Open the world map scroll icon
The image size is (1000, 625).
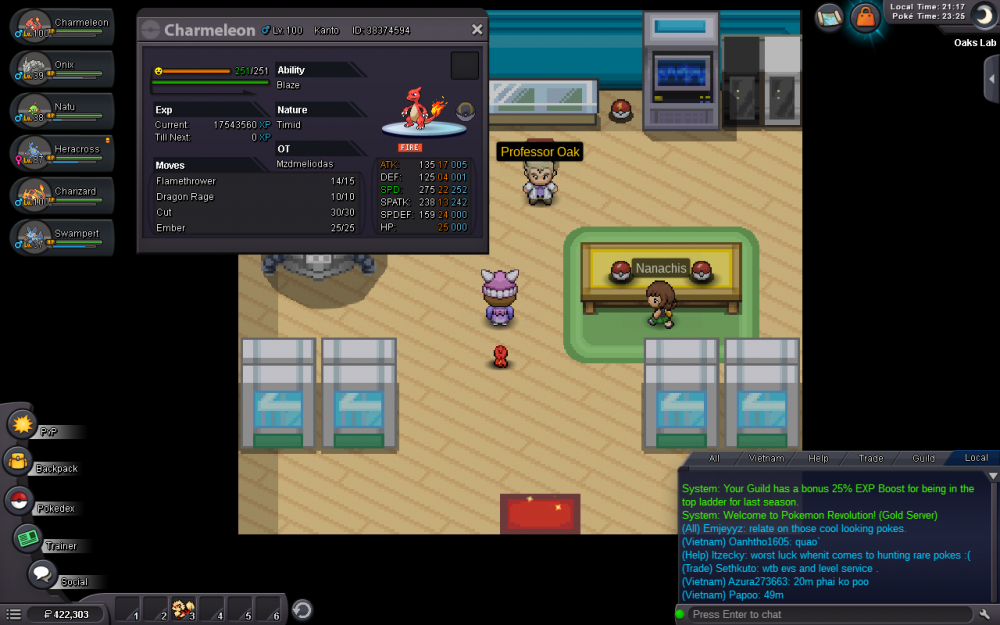point(829,16)
